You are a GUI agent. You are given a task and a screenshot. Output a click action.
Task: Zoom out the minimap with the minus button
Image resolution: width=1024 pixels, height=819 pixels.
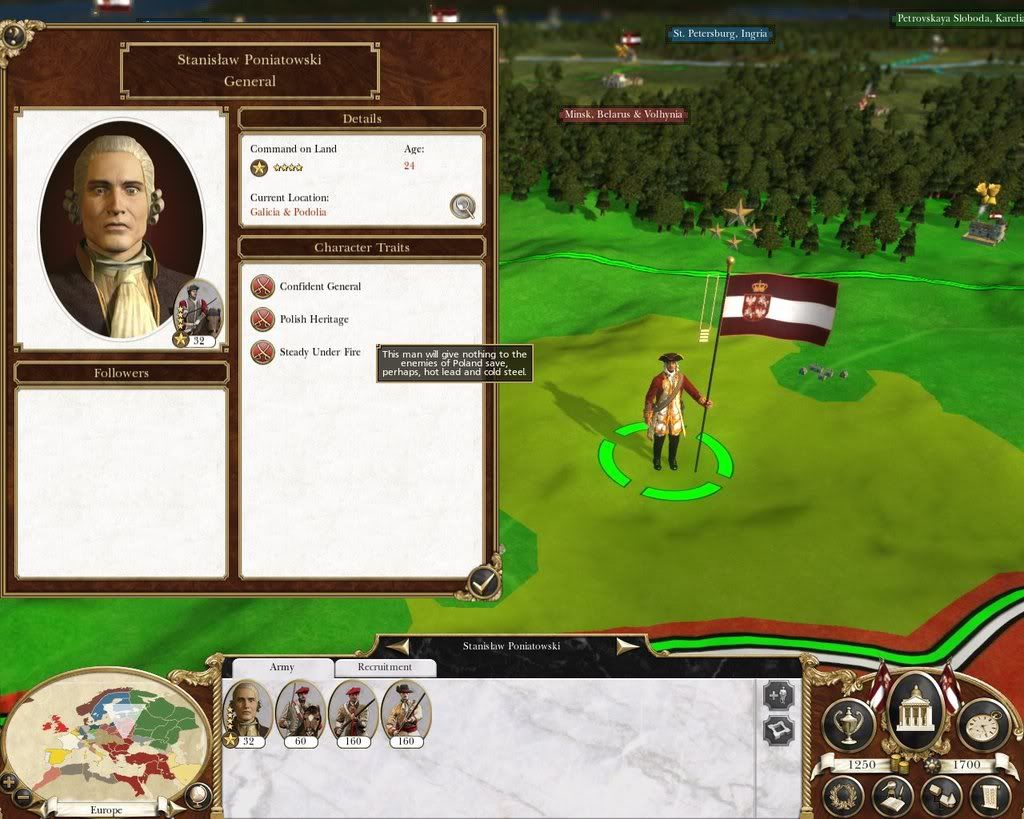(x=23, y=797)
